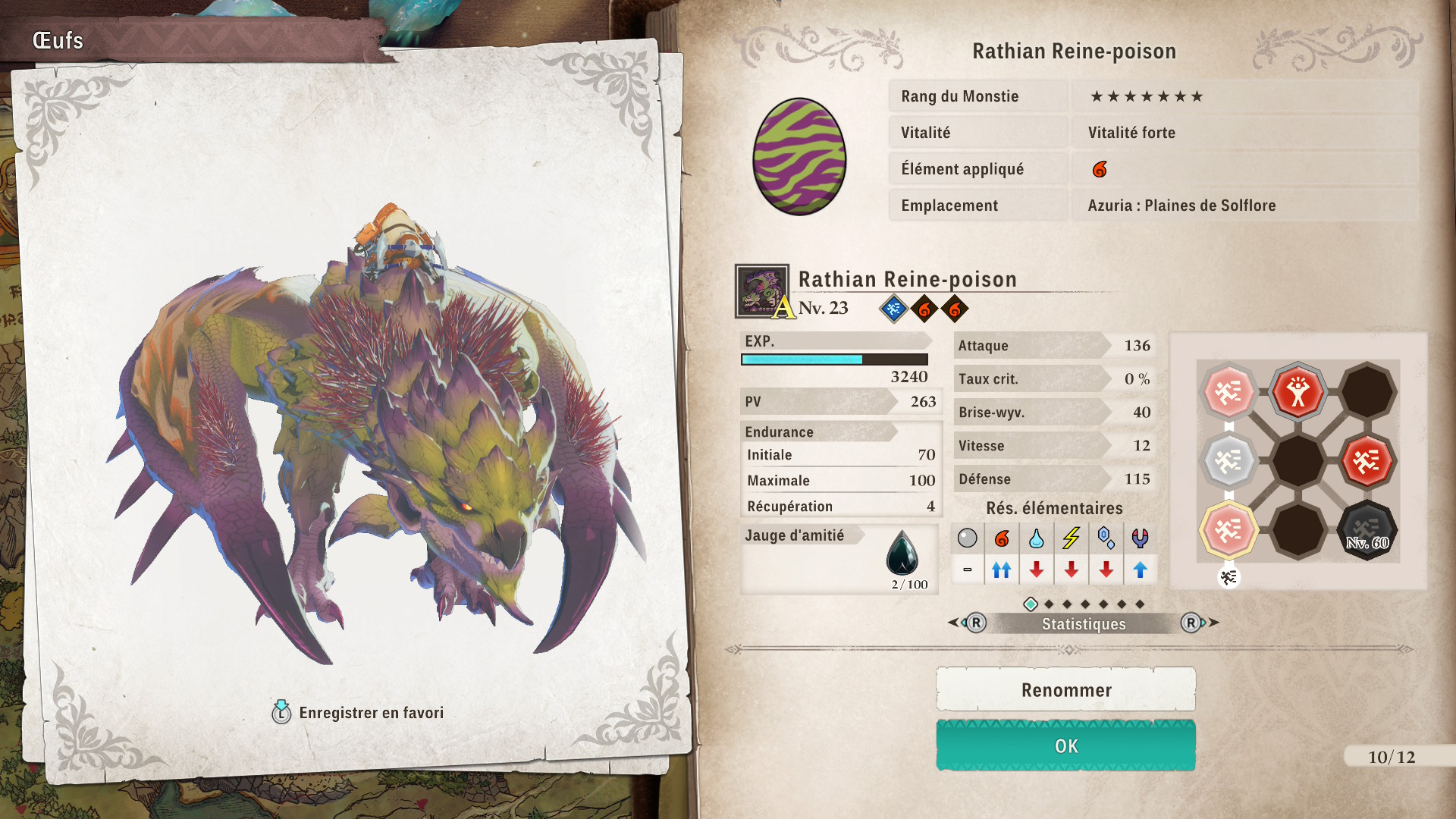This screenshot has height=819, width=1456.
Task: Click the striped green and purple egg
Action: (799, 157)
